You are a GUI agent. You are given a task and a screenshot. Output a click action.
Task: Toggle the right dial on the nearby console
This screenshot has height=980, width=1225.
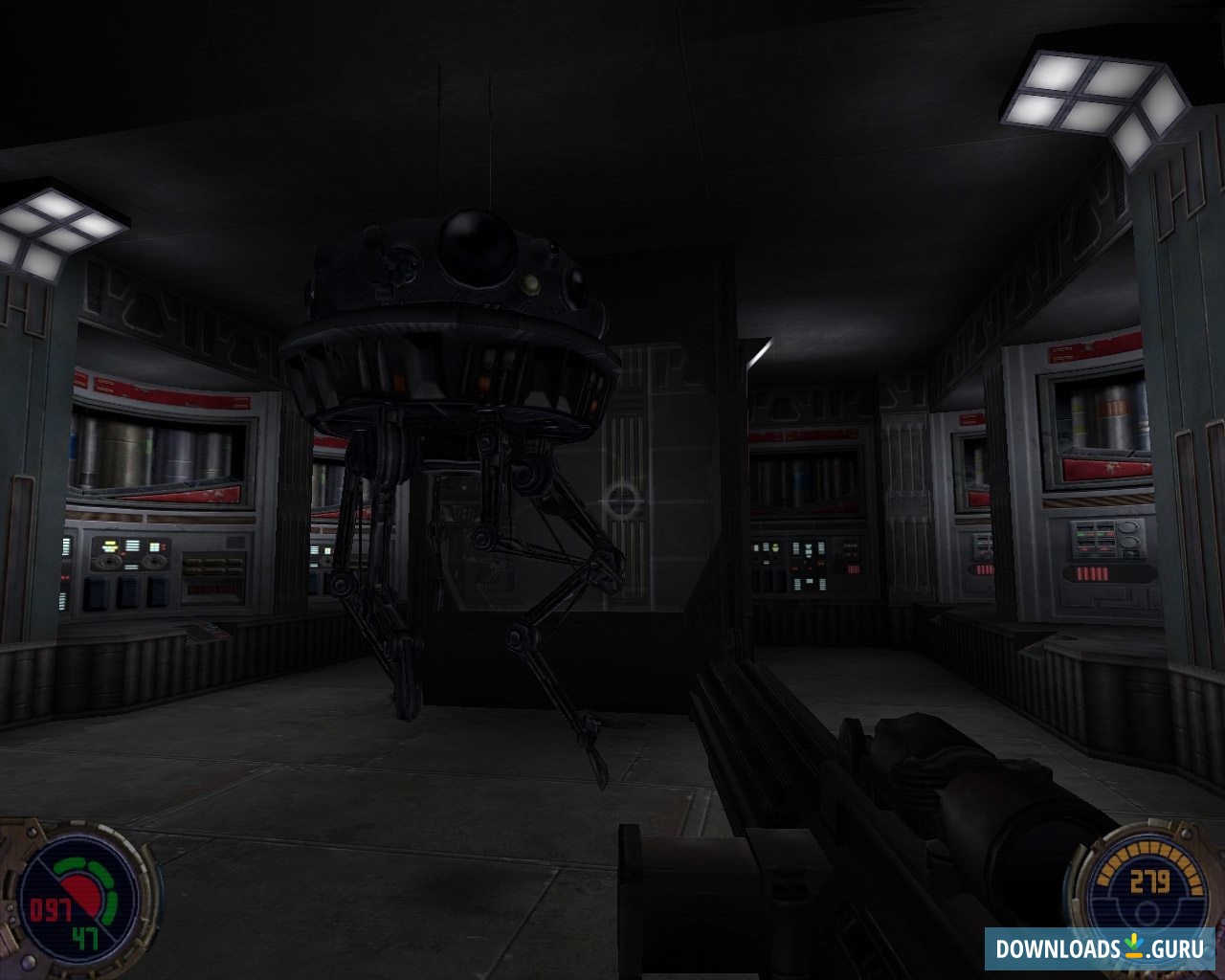154,562
